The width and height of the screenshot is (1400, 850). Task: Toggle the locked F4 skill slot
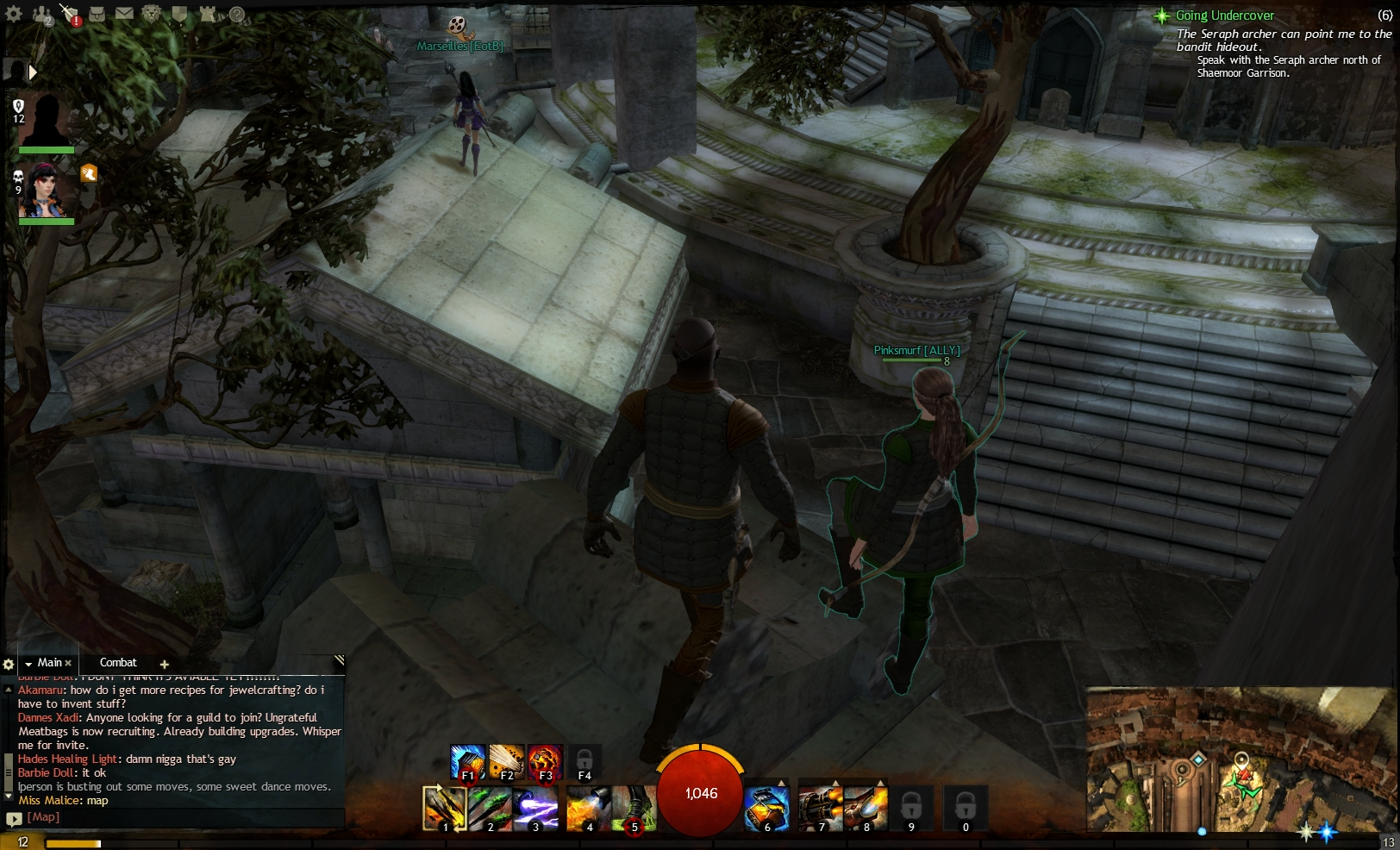click(584, 761)
